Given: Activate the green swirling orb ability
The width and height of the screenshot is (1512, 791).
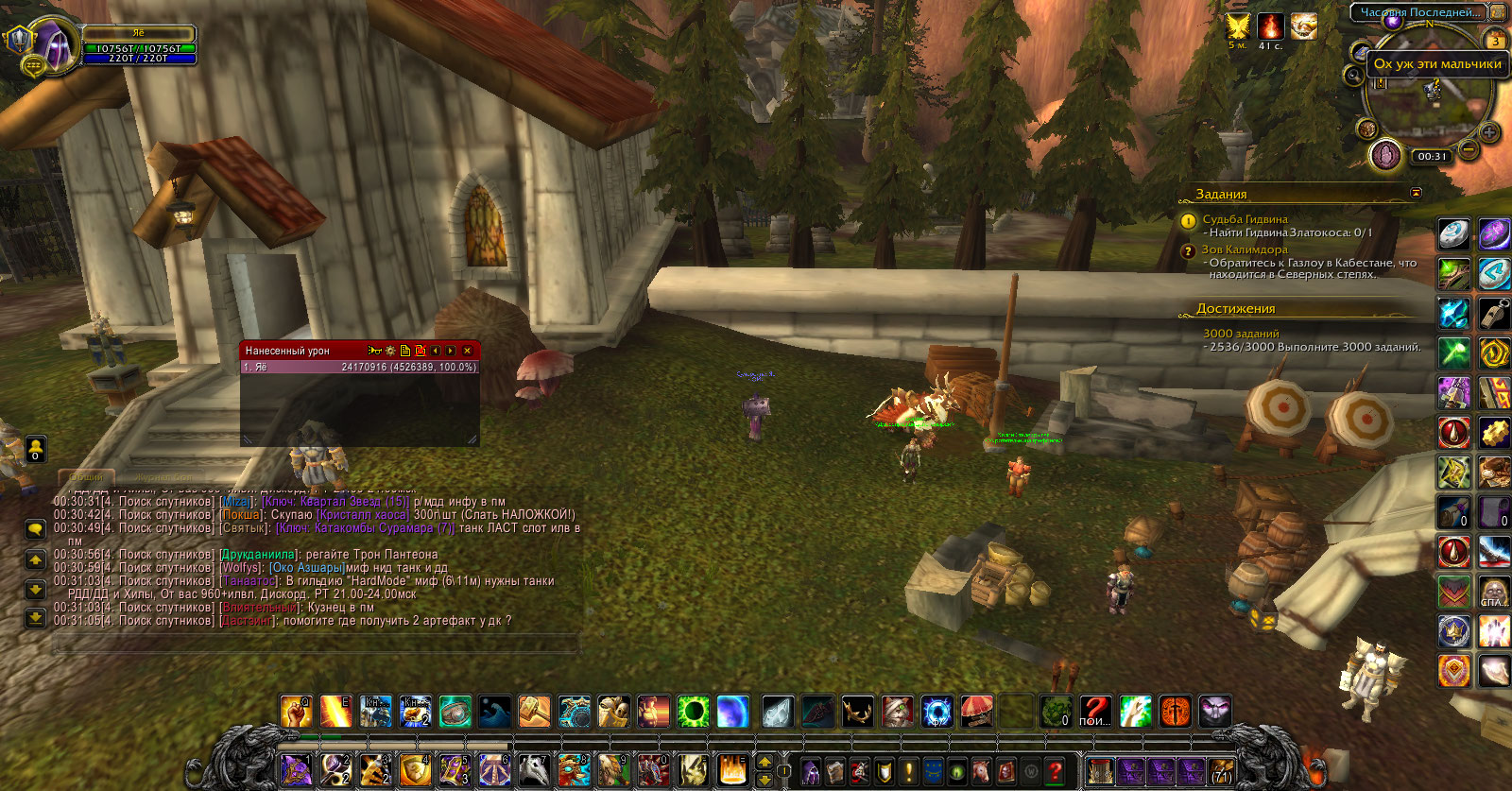Looking at the screenshot, I should point(693,712).
